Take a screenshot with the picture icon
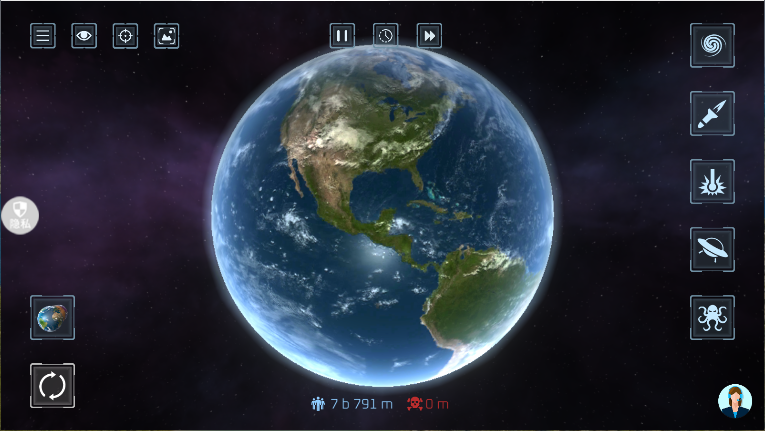This screenshot has height=431, width=765. coord(166,36)
